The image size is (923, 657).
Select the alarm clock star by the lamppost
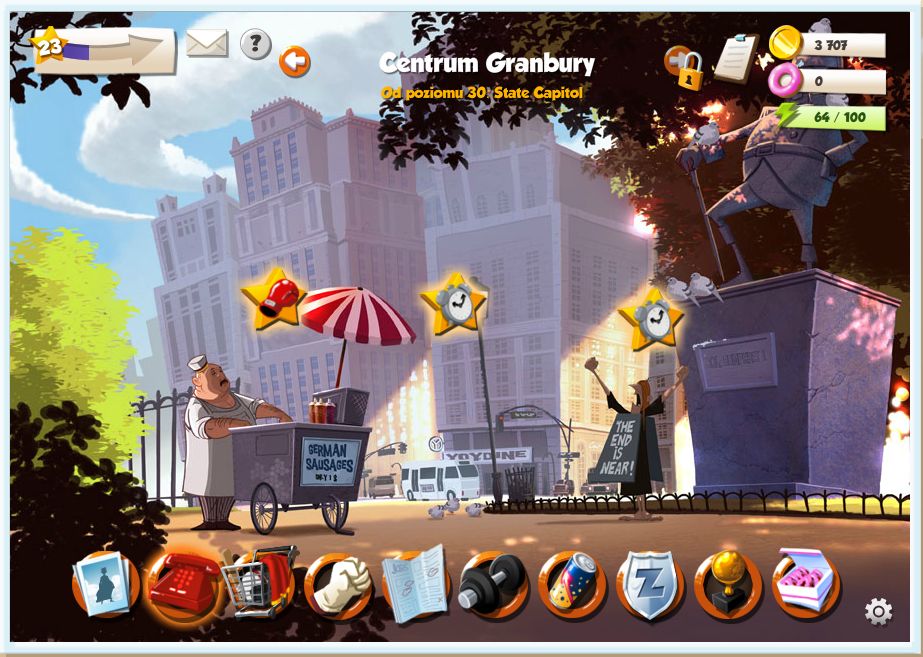[x=453, y=302]
